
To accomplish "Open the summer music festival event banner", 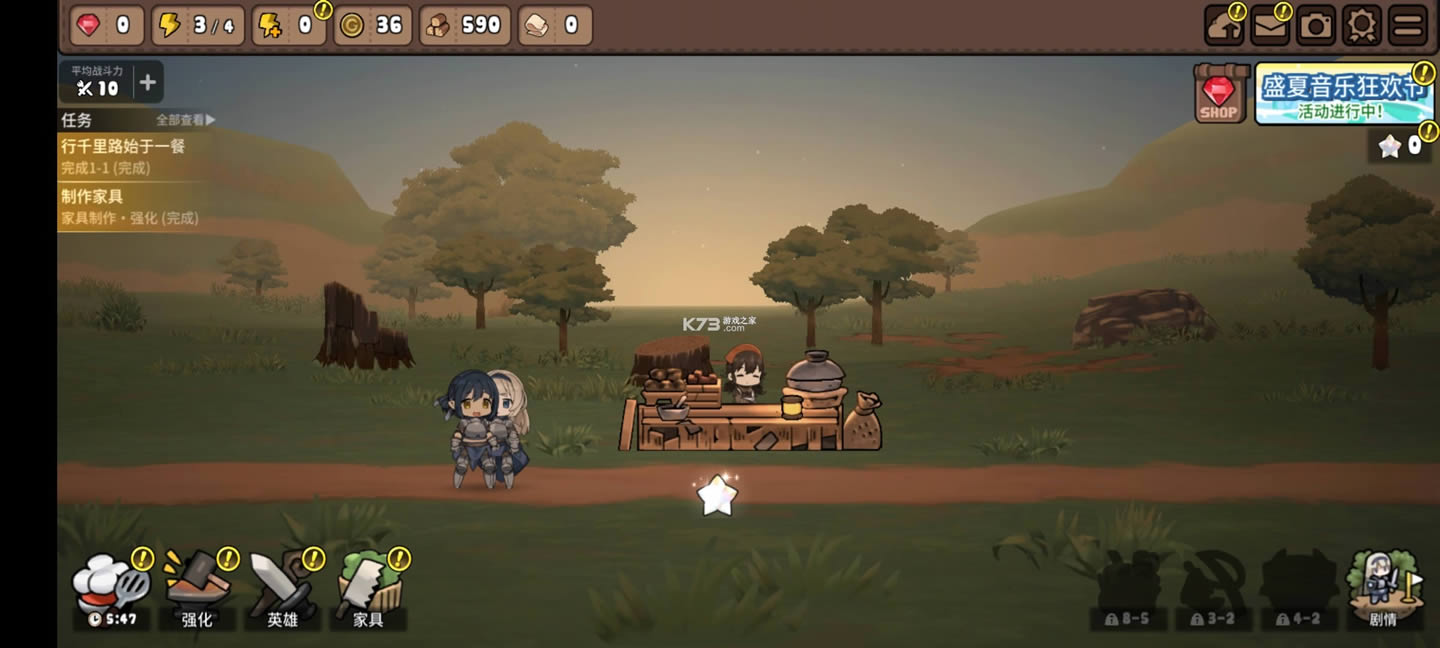I will point(1342,95).
